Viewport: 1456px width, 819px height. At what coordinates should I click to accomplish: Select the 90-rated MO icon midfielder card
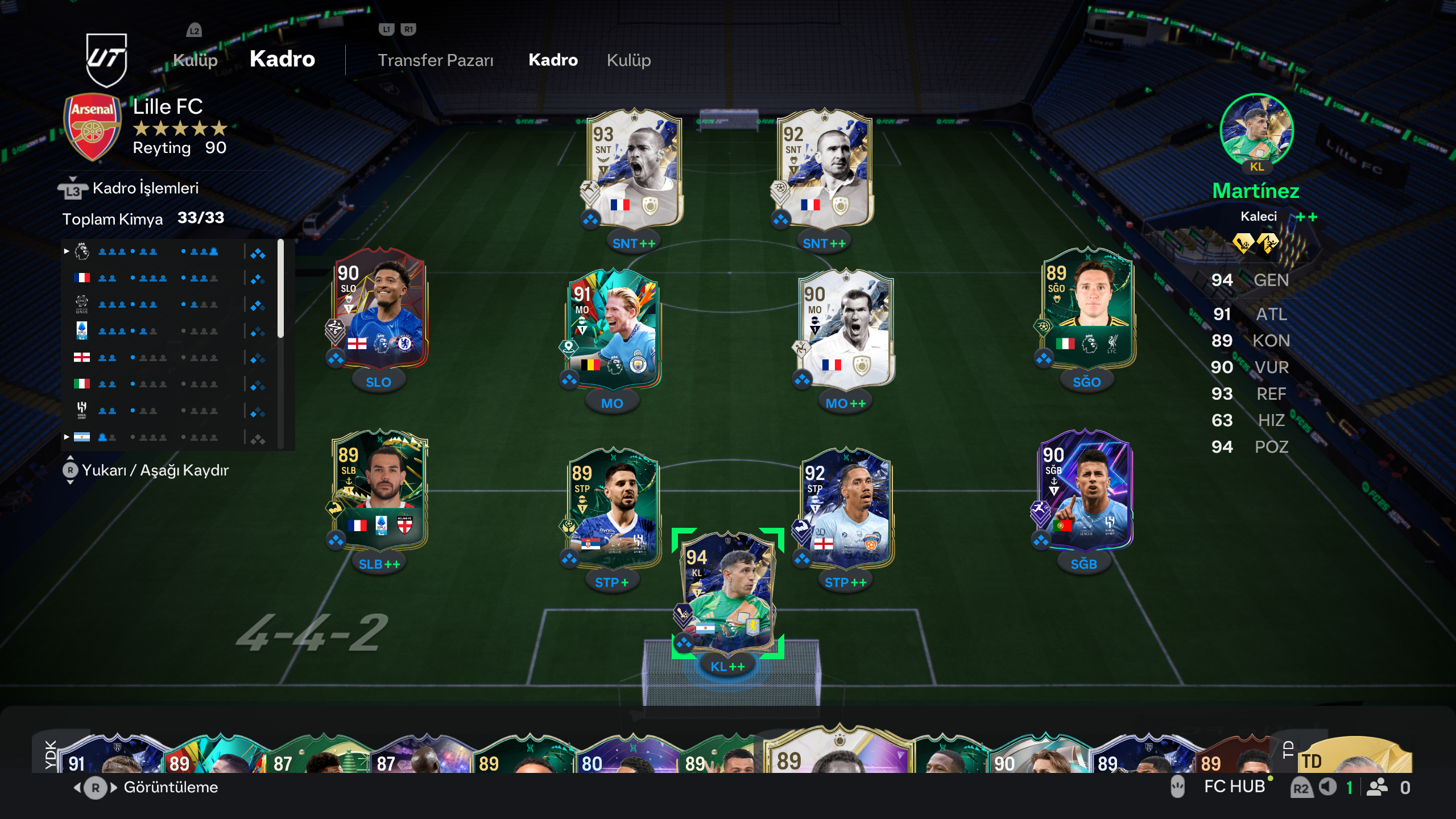tap(846, 330)
